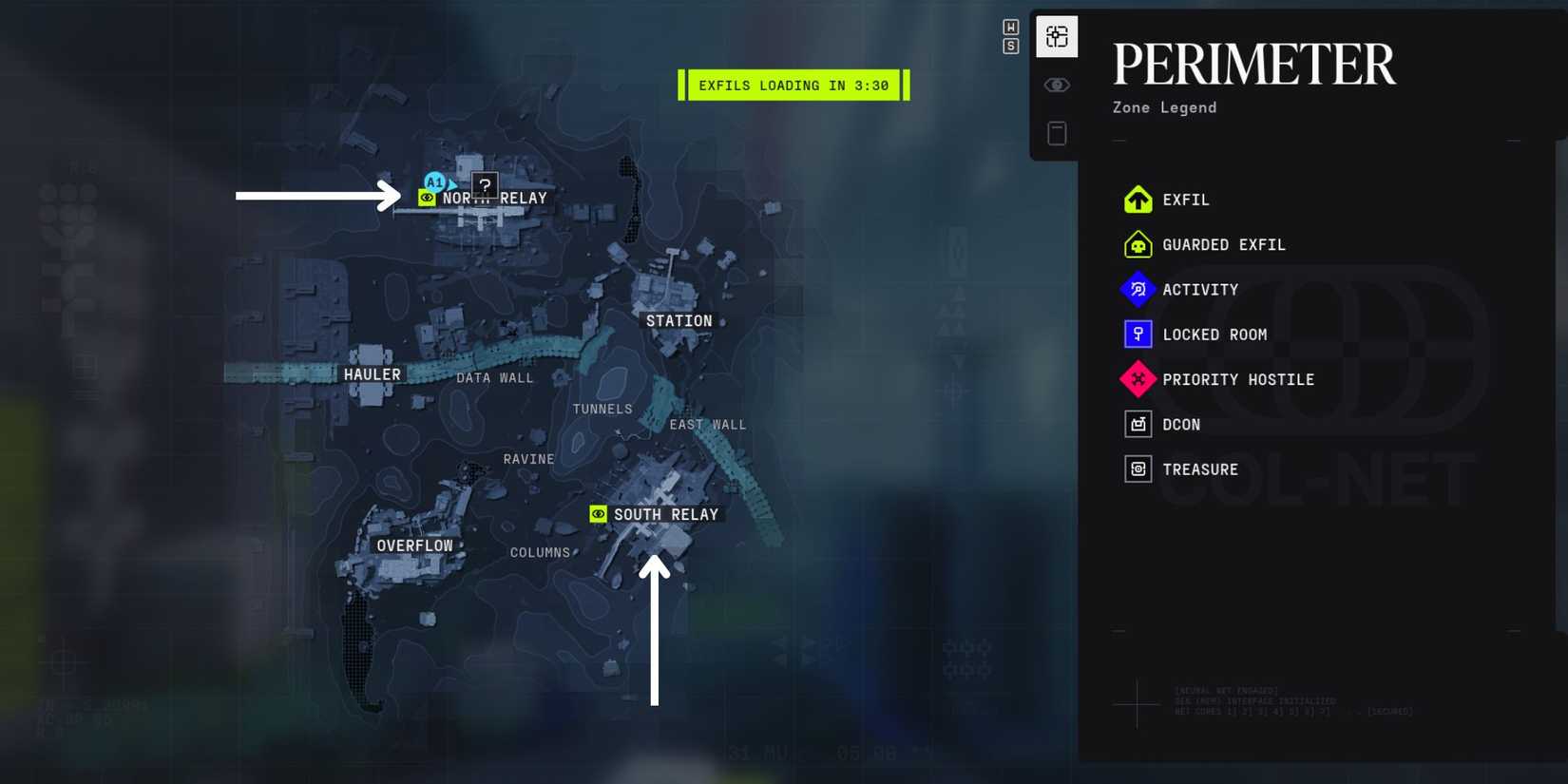This screenshot has height=784, width=1568.
Task: Toggle visibility of North Relay objective
Action: (x=427, y=198)
